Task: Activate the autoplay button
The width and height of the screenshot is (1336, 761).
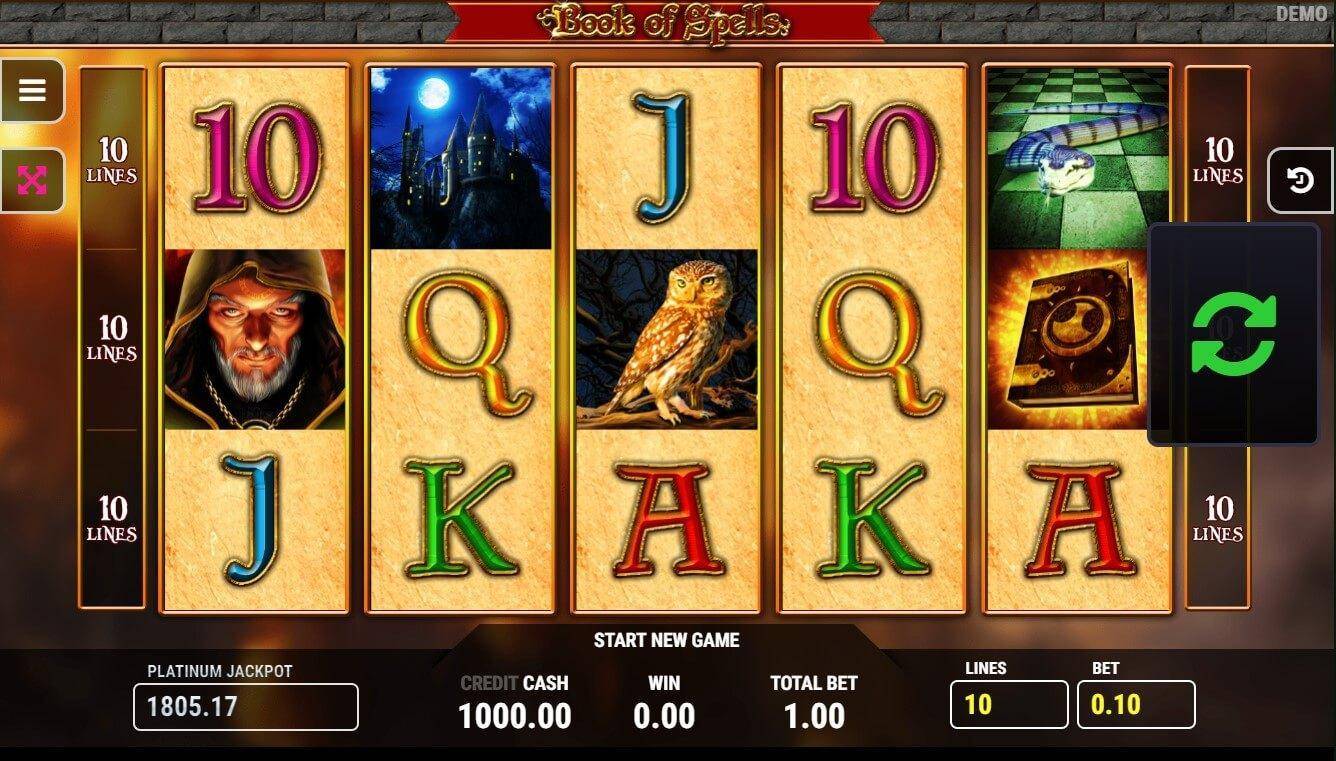Action: click(x=1300, y=181)
